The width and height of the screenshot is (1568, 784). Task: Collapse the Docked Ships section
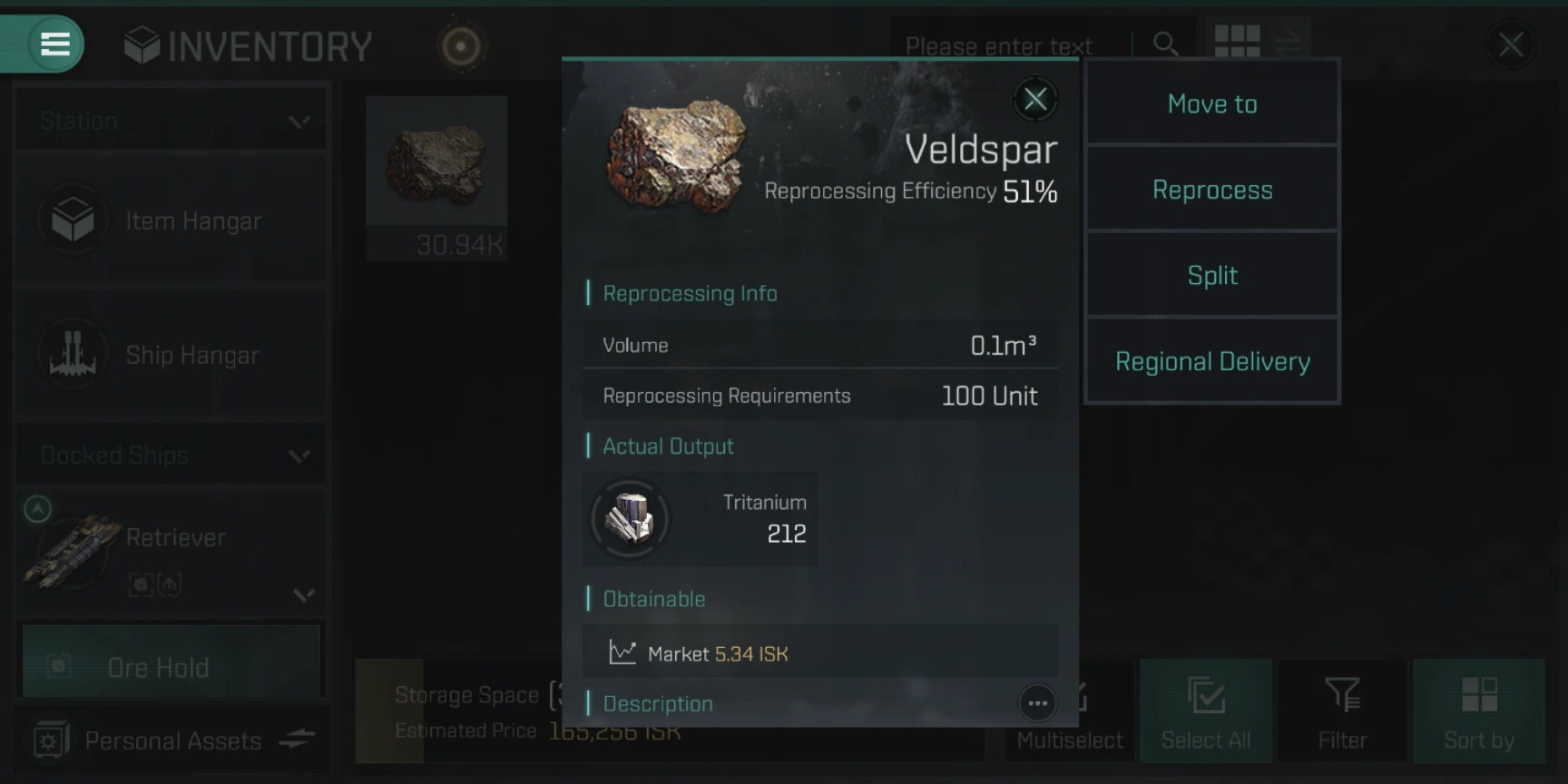click(299, 455)
